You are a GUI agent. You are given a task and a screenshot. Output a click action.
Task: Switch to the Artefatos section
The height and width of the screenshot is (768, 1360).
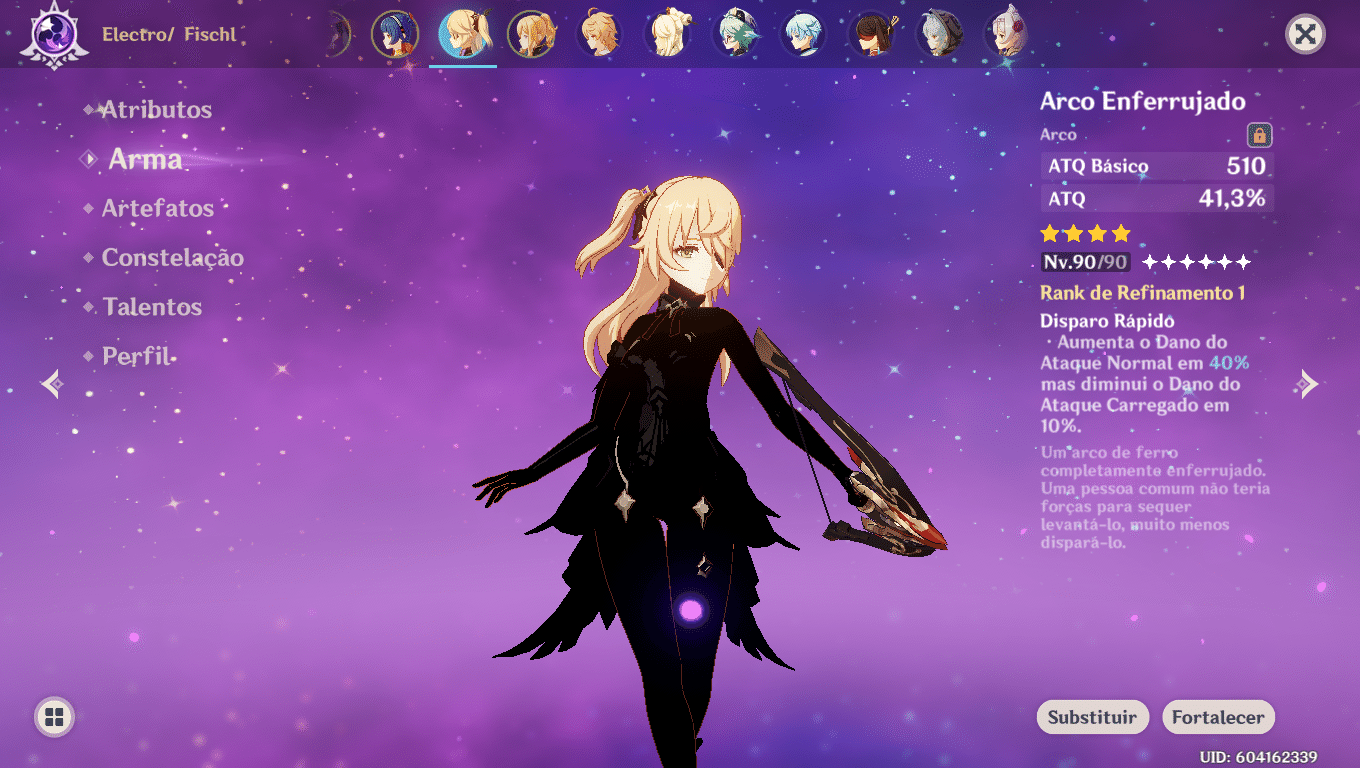pos(160,208)
